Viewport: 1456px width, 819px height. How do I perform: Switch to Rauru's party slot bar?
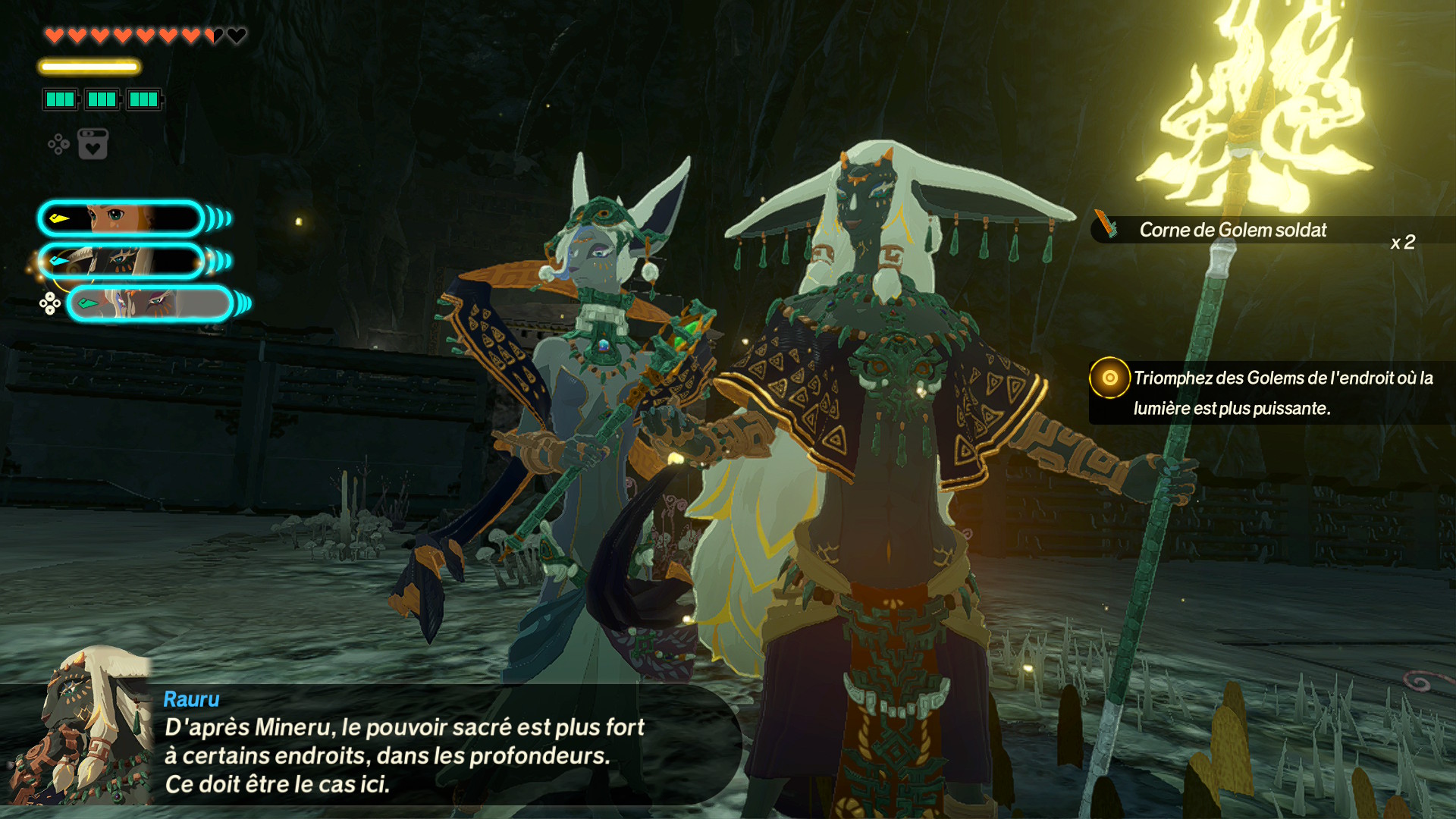(121, 262)
